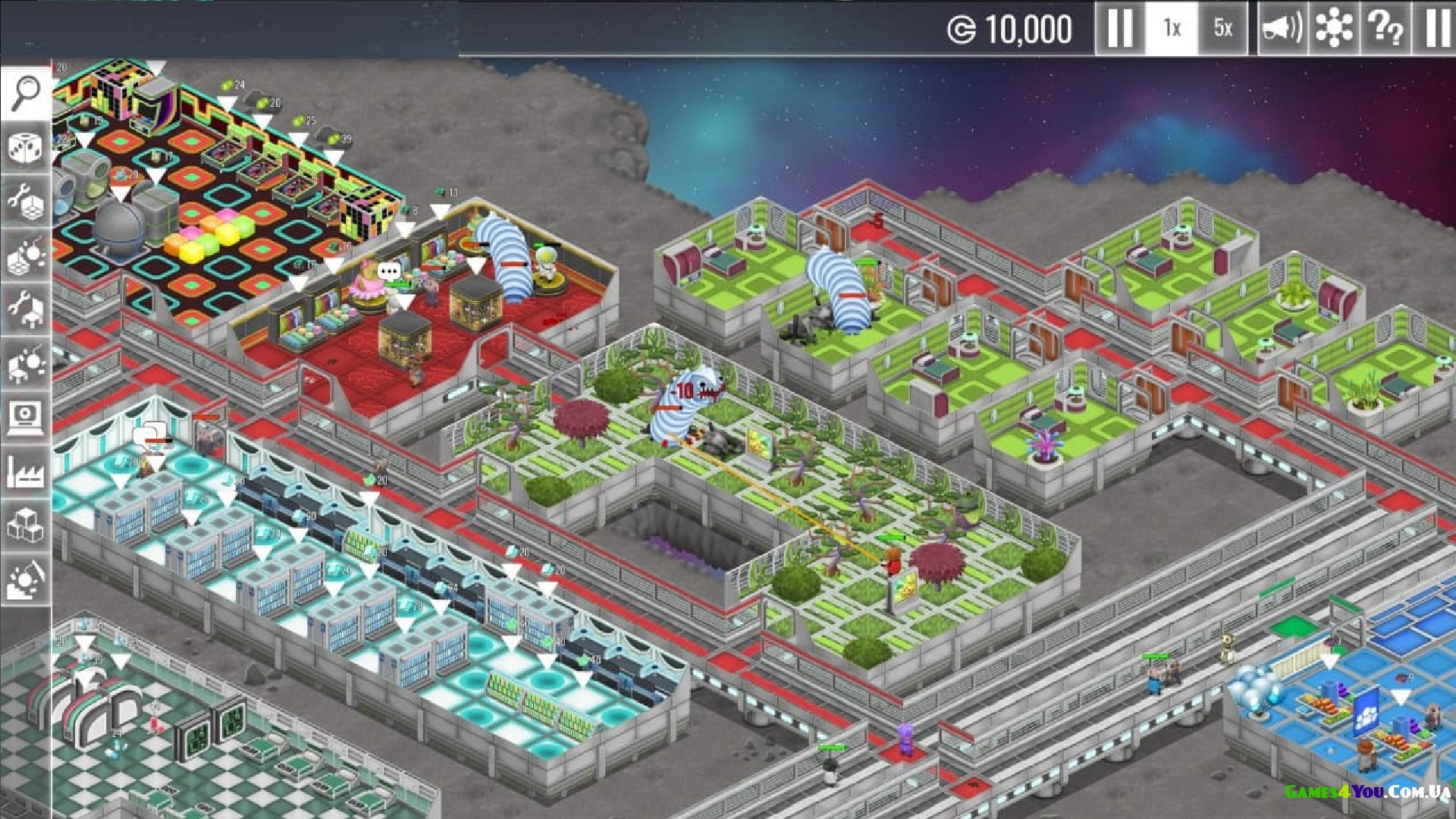
Task: Switch game speed to 5x
Action: tap(1222, 28)
